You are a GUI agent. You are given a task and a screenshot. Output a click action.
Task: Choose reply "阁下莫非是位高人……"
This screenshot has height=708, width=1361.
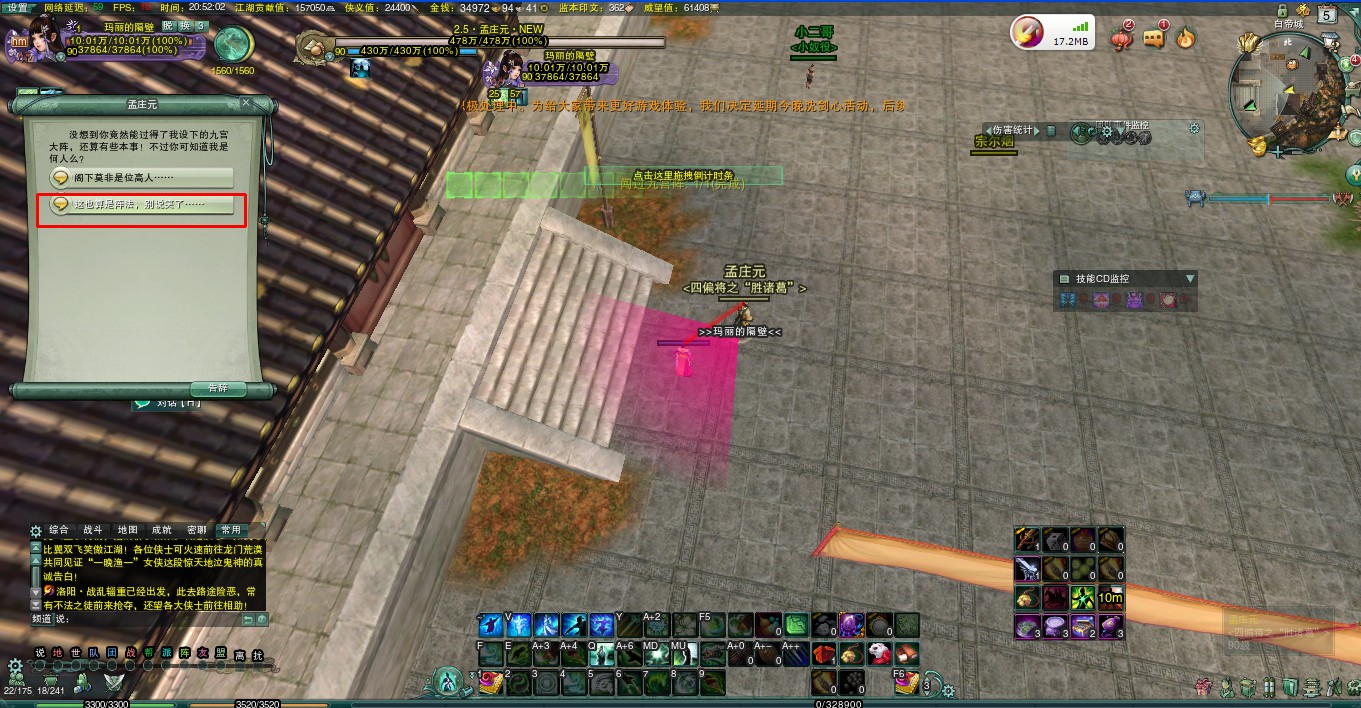[141, 177]
